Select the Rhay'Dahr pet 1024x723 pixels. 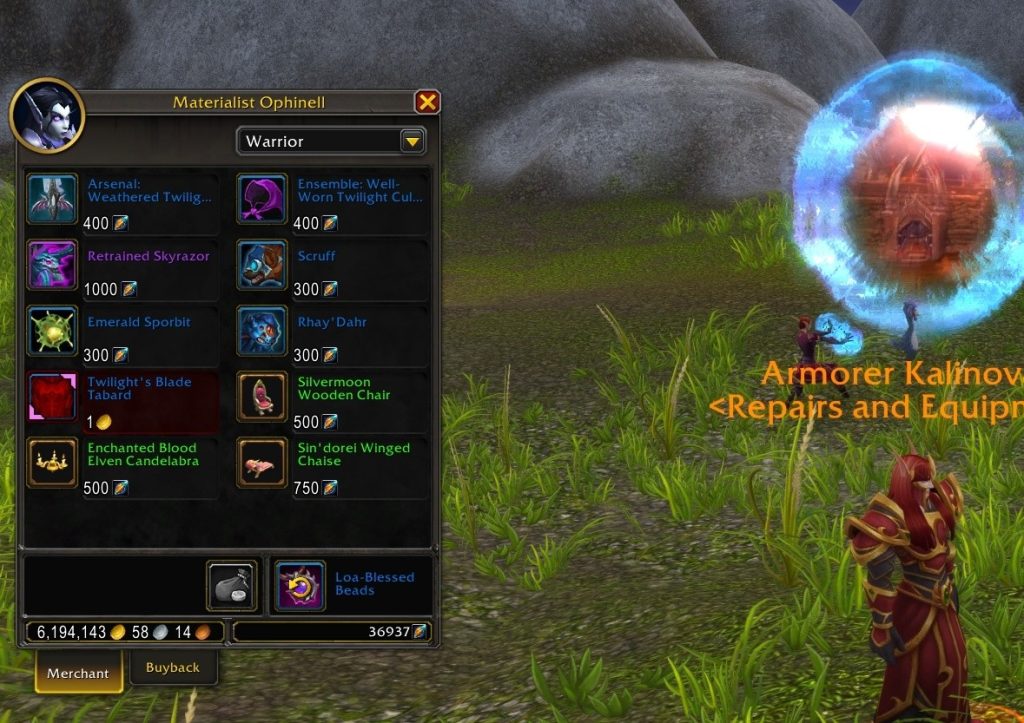262,331
